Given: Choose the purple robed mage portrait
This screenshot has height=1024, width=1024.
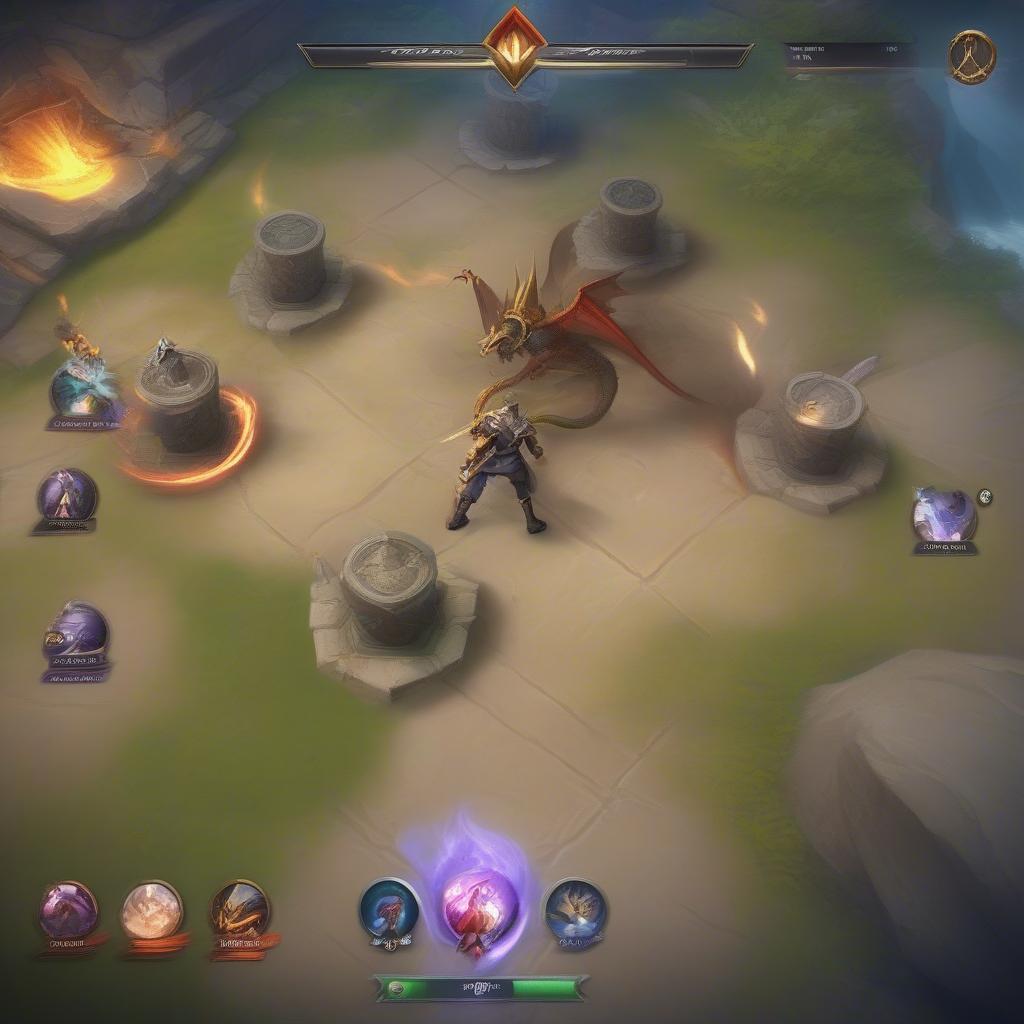Looking at the screenshot, I should pos(67,495).
